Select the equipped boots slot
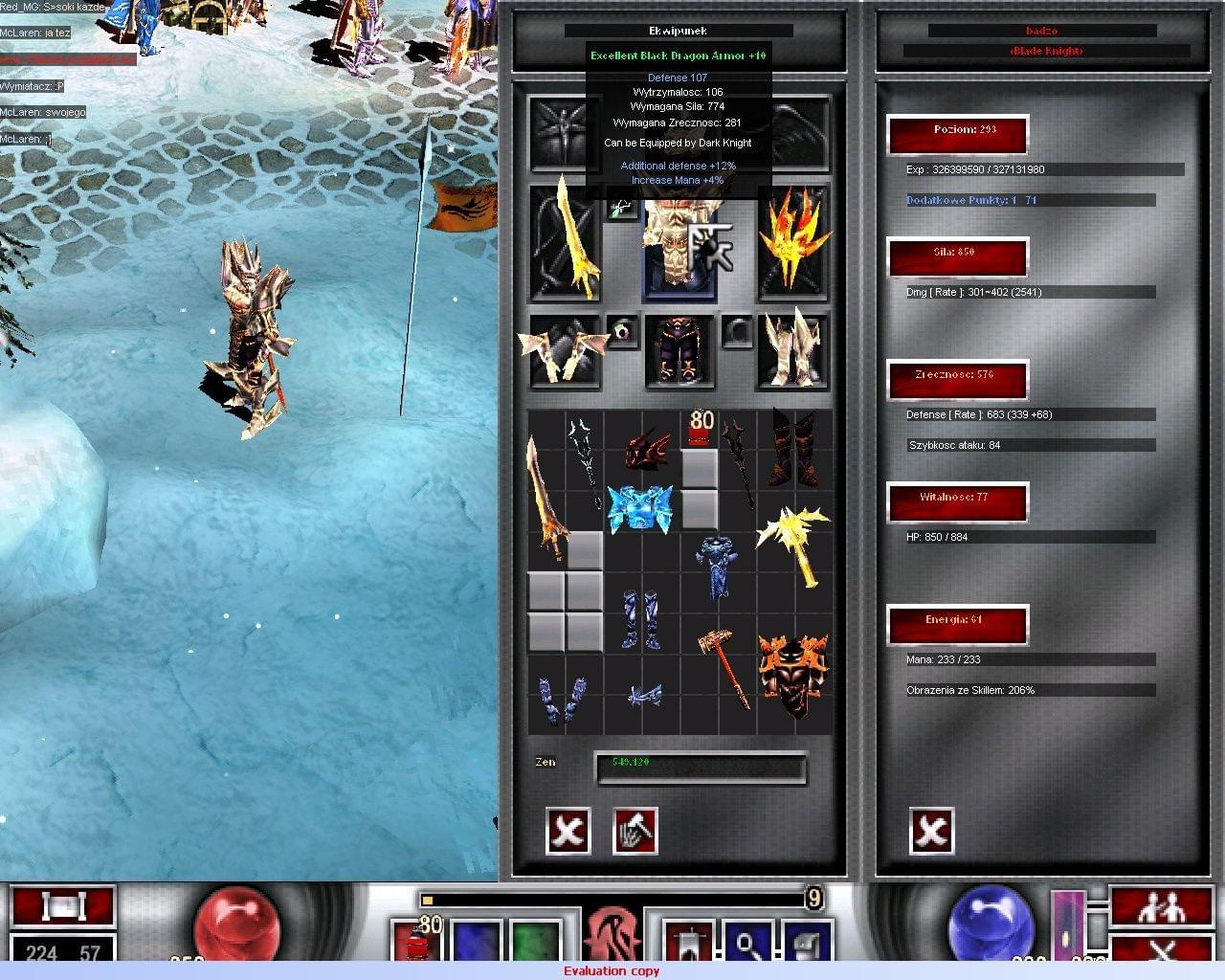 [793, 351]
